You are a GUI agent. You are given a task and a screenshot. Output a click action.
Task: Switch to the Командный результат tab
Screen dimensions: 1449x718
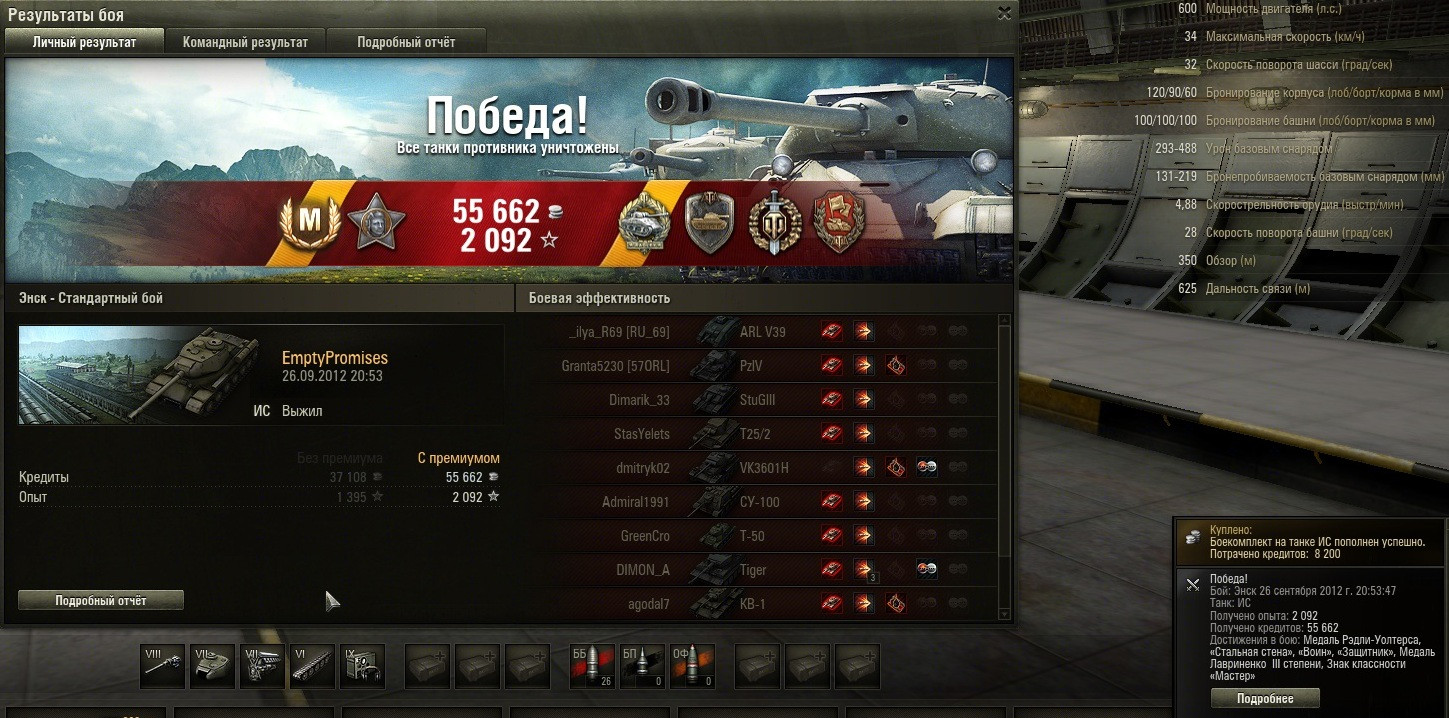pyautogui.click(x=245, y=42)
